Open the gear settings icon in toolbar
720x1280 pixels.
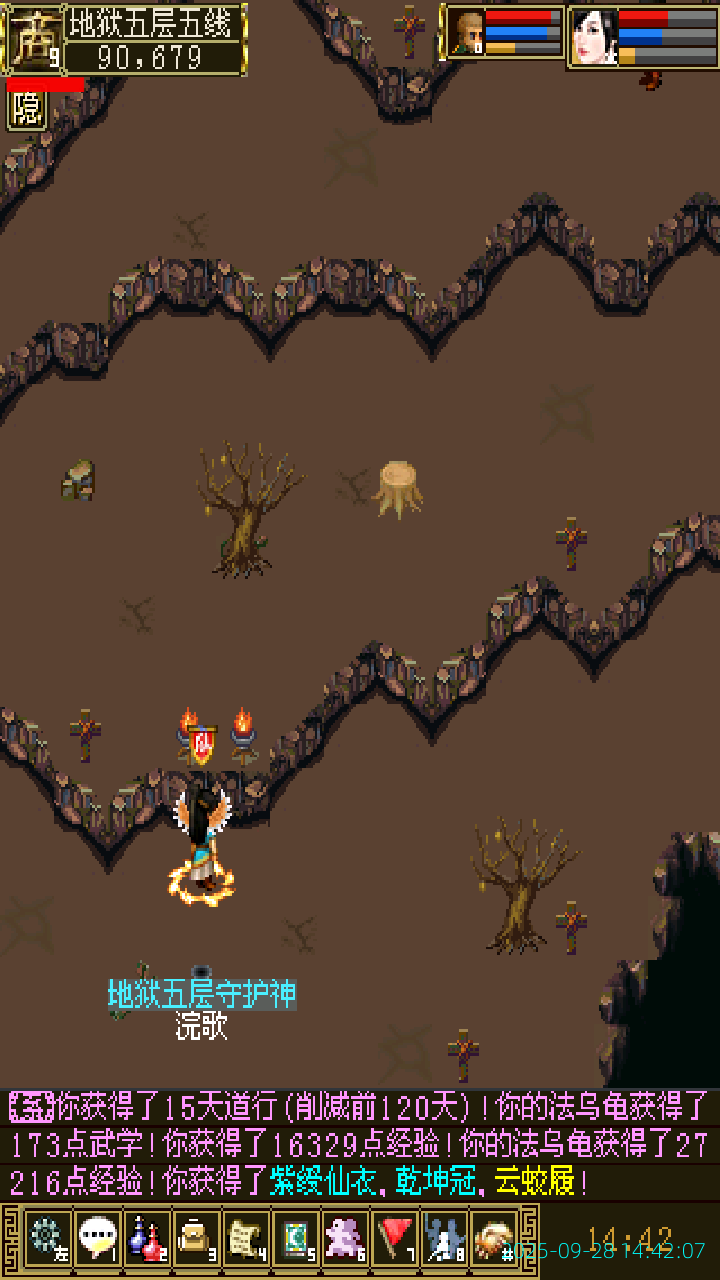click(x=47, y=1238)
